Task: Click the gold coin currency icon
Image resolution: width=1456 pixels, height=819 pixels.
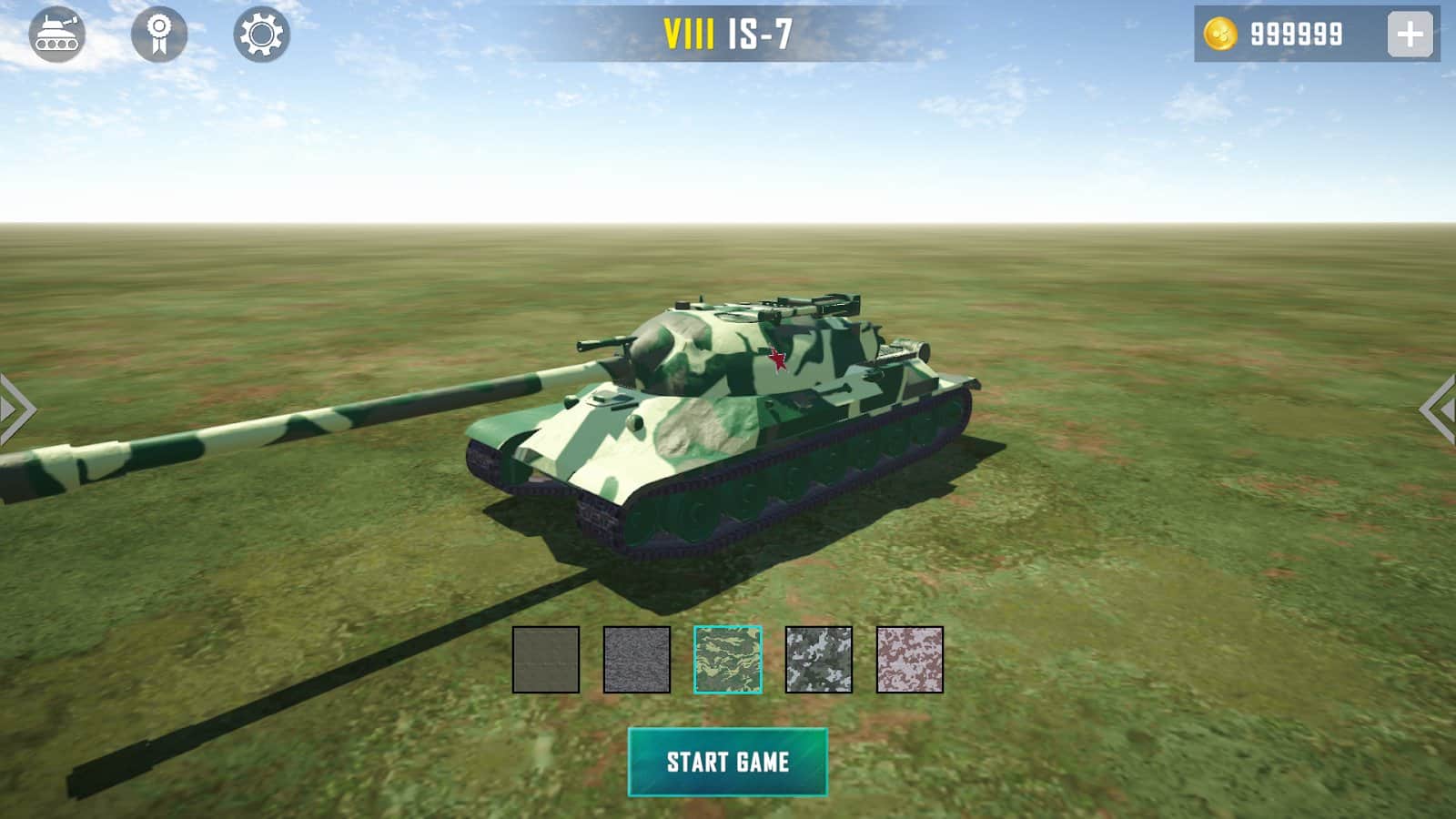Action: pyautogui.click(x=1222, y=34)
